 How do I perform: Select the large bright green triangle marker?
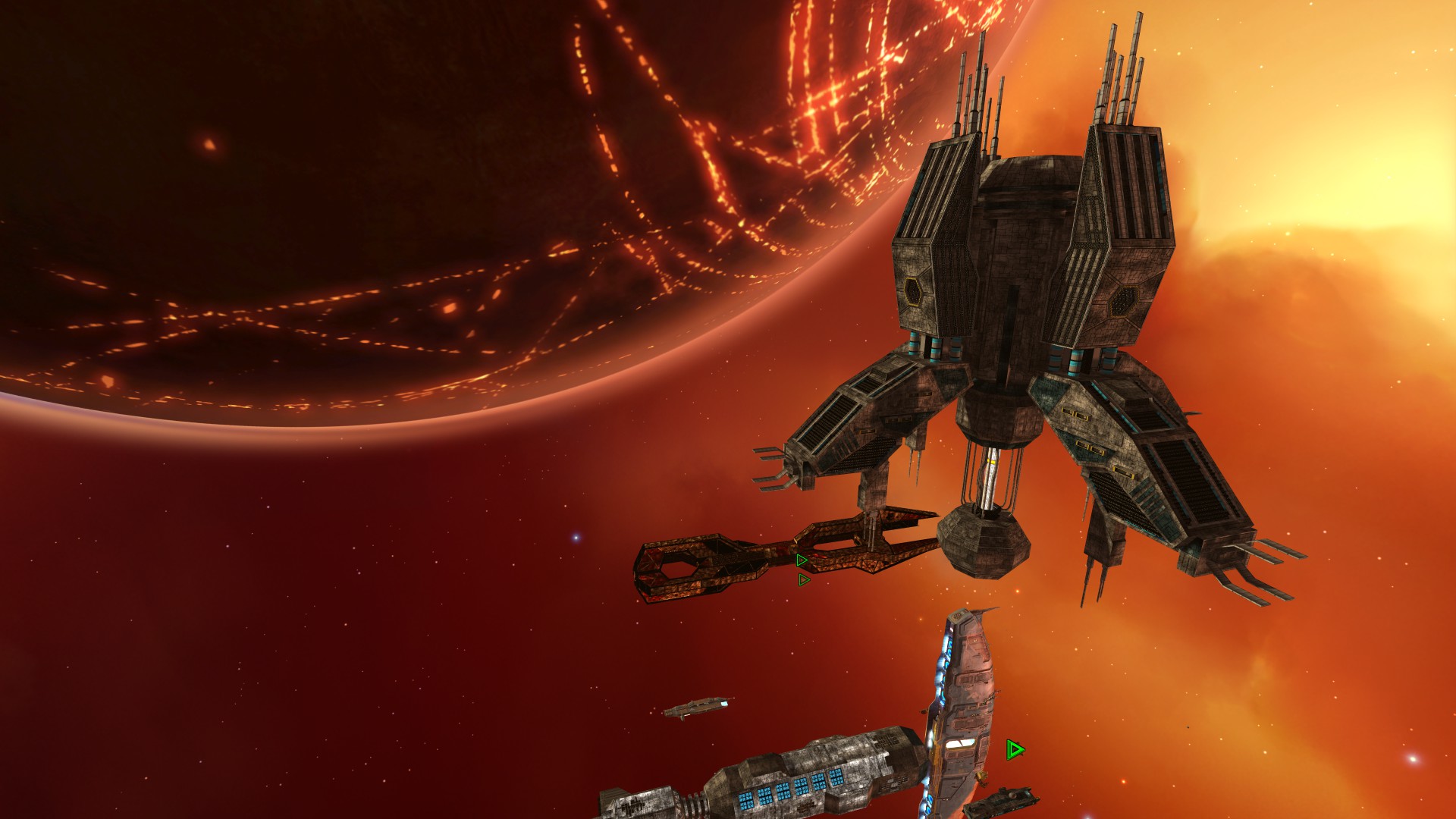(1015, 750)
